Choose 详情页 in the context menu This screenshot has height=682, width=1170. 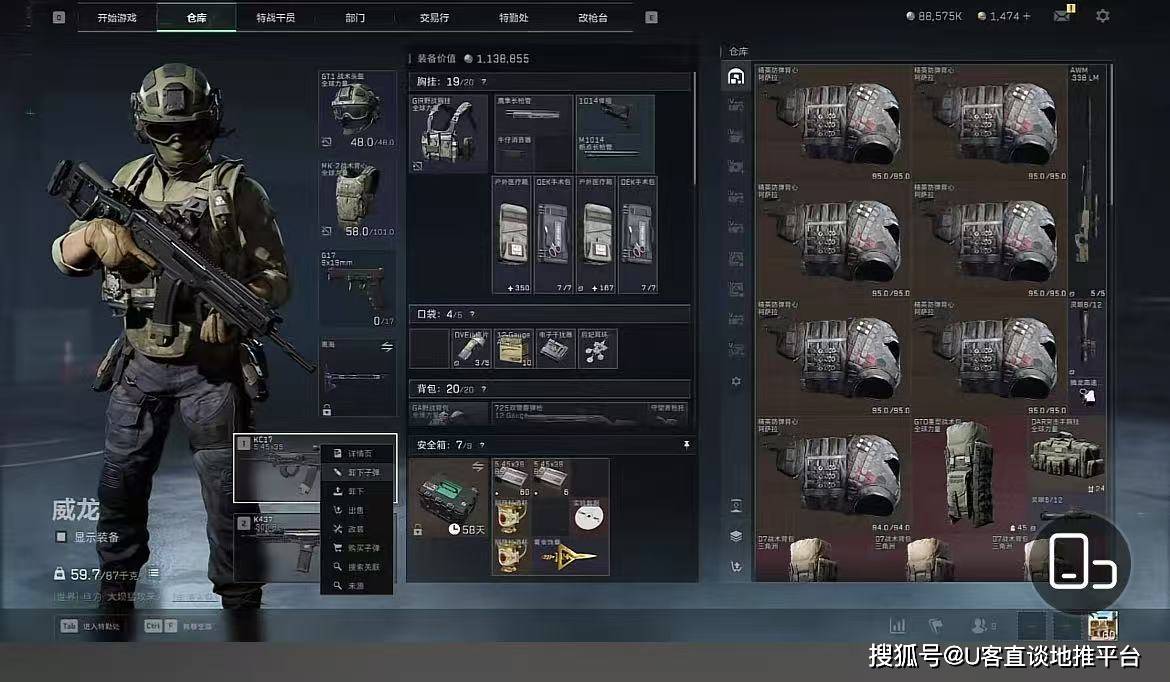click(x=358, y=454)
